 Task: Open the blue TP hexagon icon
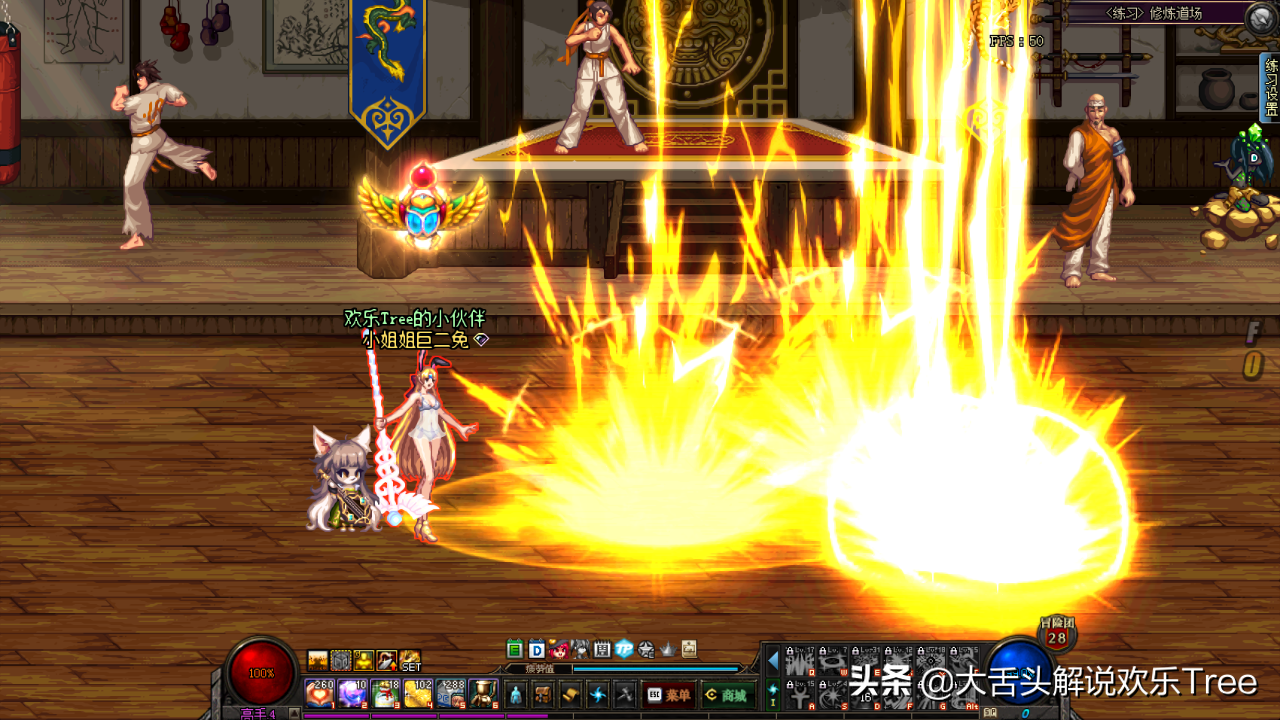(x=624, y=649)
